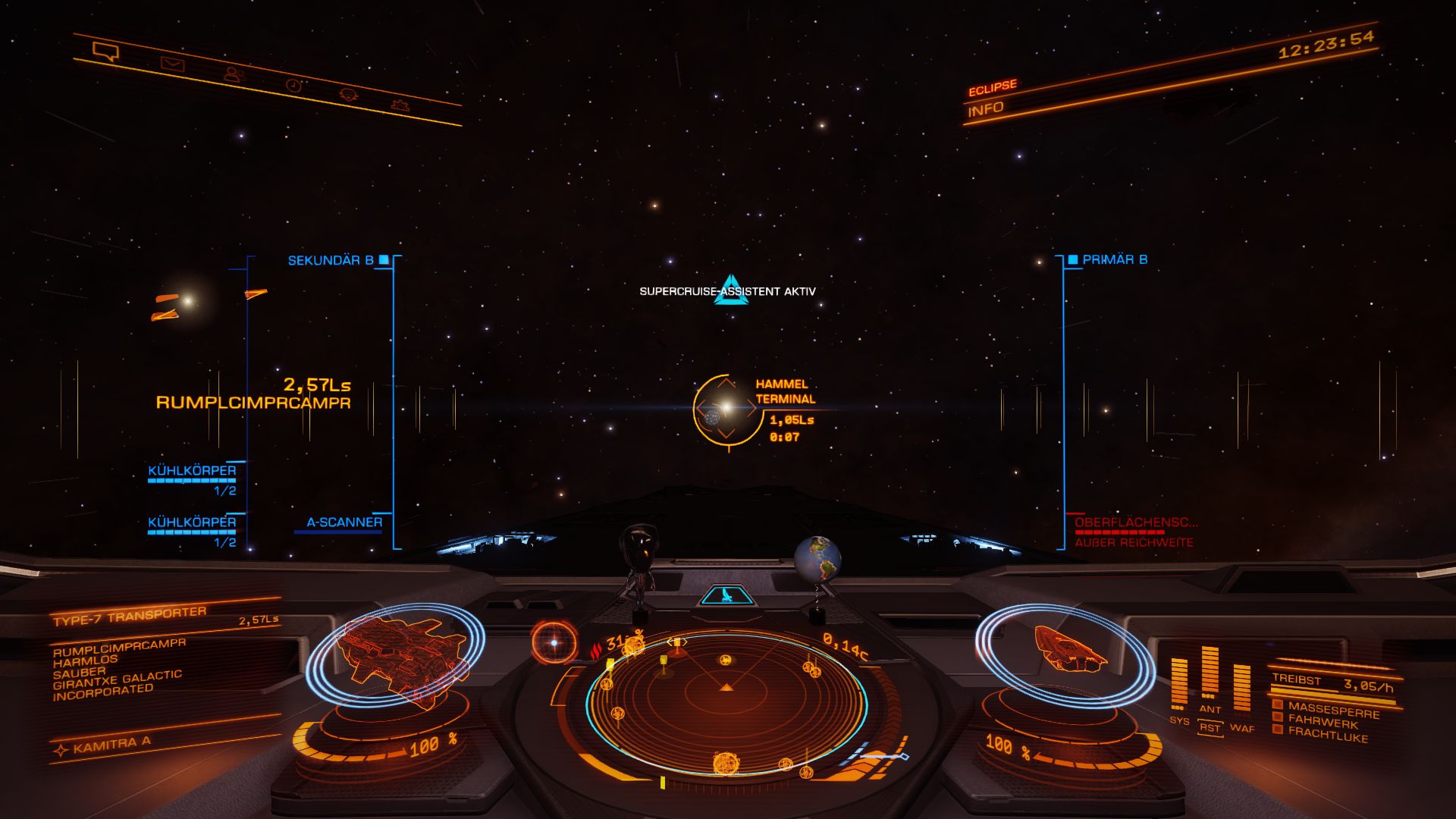The height and width of the screenshot is (819, 1456).
Task: Show the friends and social tab
Action: click(234, 74)
